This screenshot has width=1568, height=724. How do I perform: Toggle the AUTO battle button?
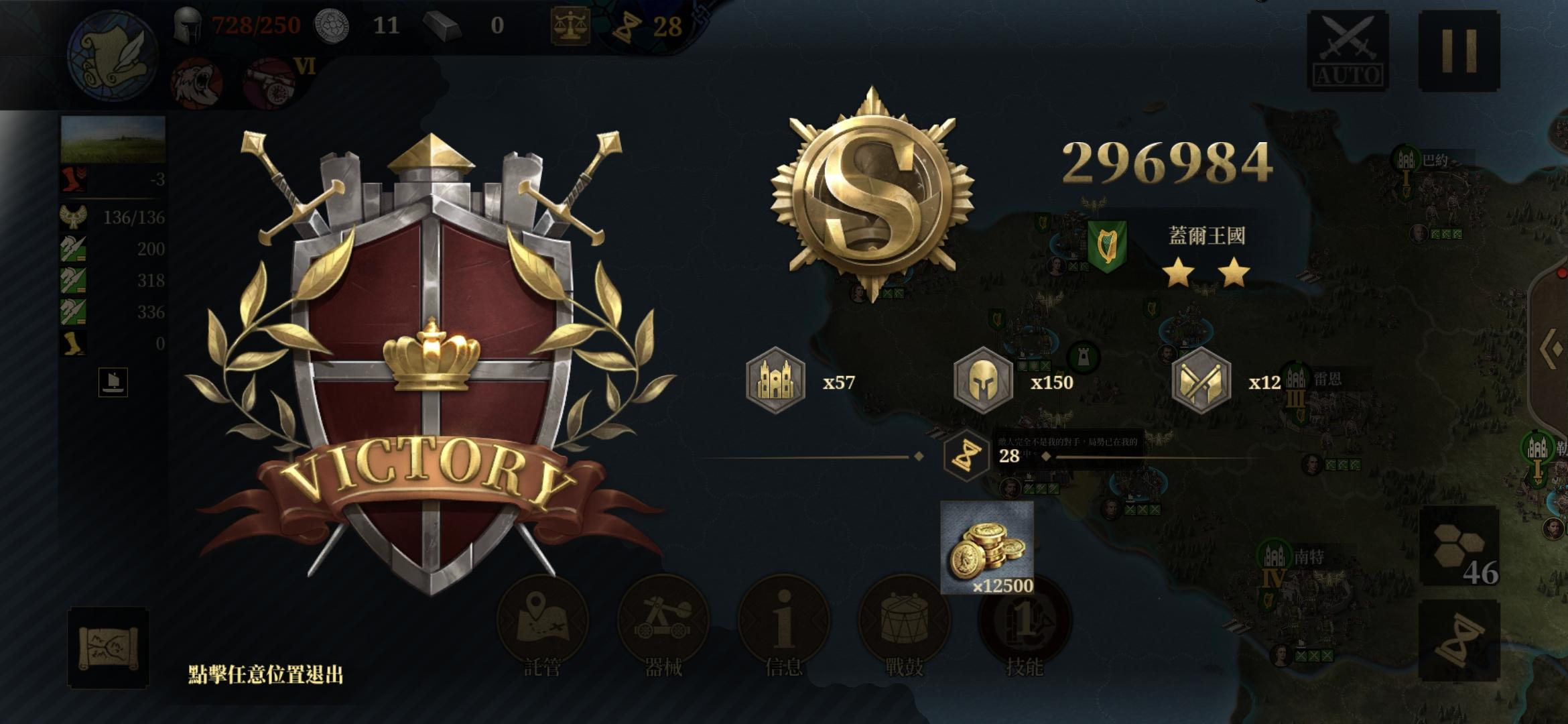coord(1348,50)
